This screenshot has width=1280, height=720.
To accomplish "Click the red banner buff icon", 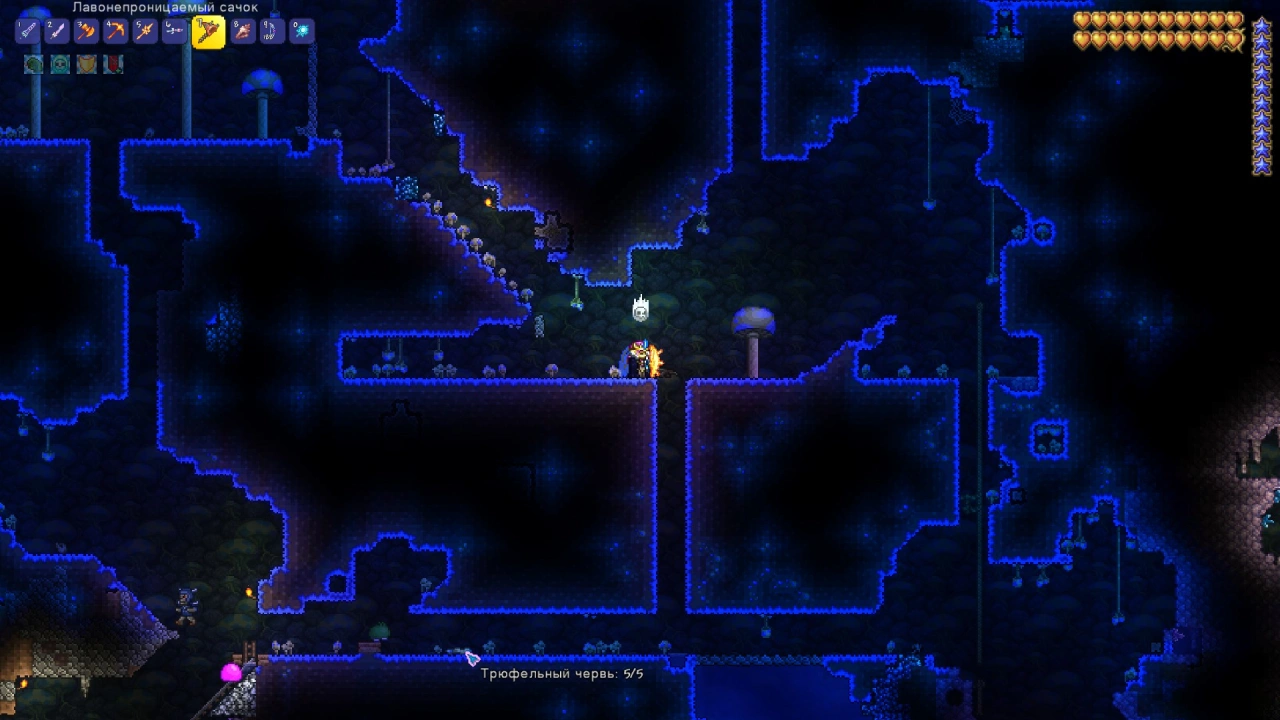I will [114, 65].
